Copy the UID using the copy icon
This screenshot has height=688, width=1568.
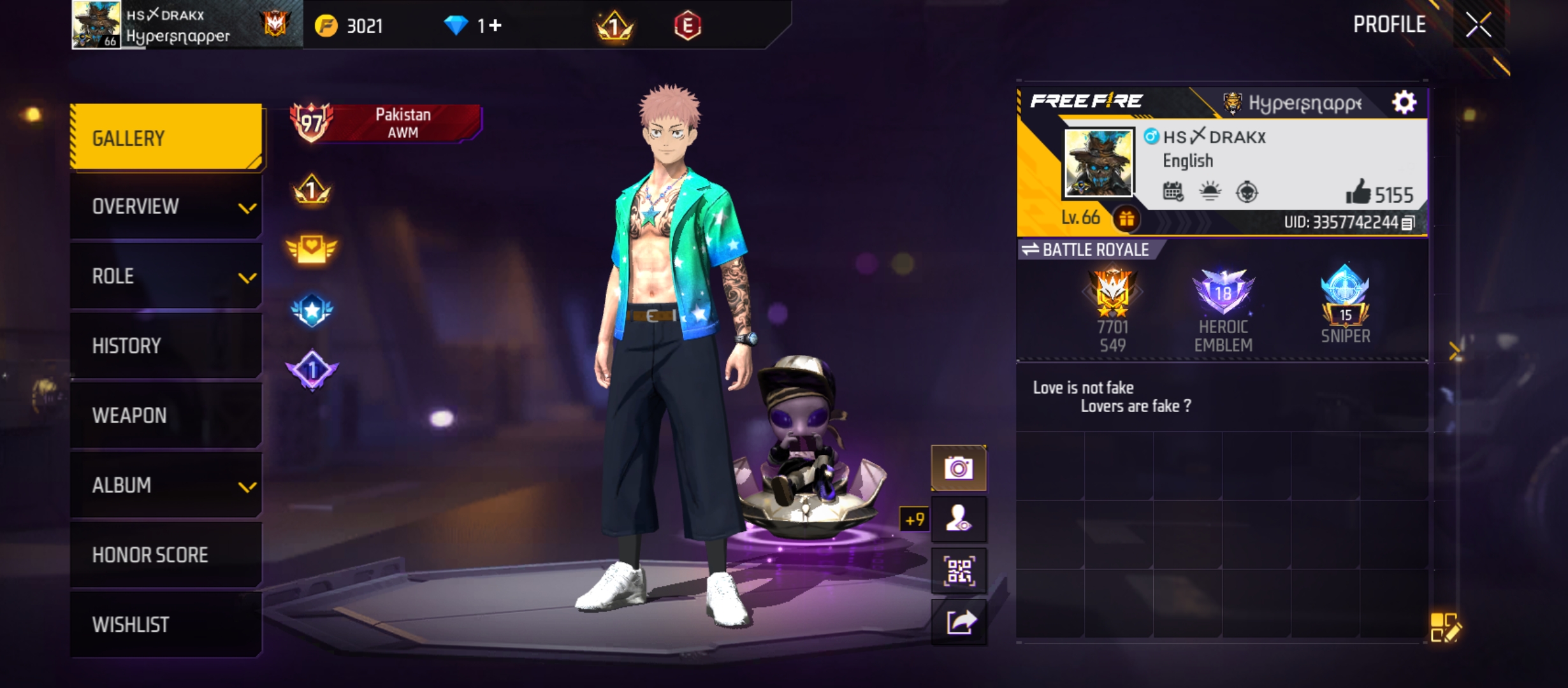[1408, 223]
